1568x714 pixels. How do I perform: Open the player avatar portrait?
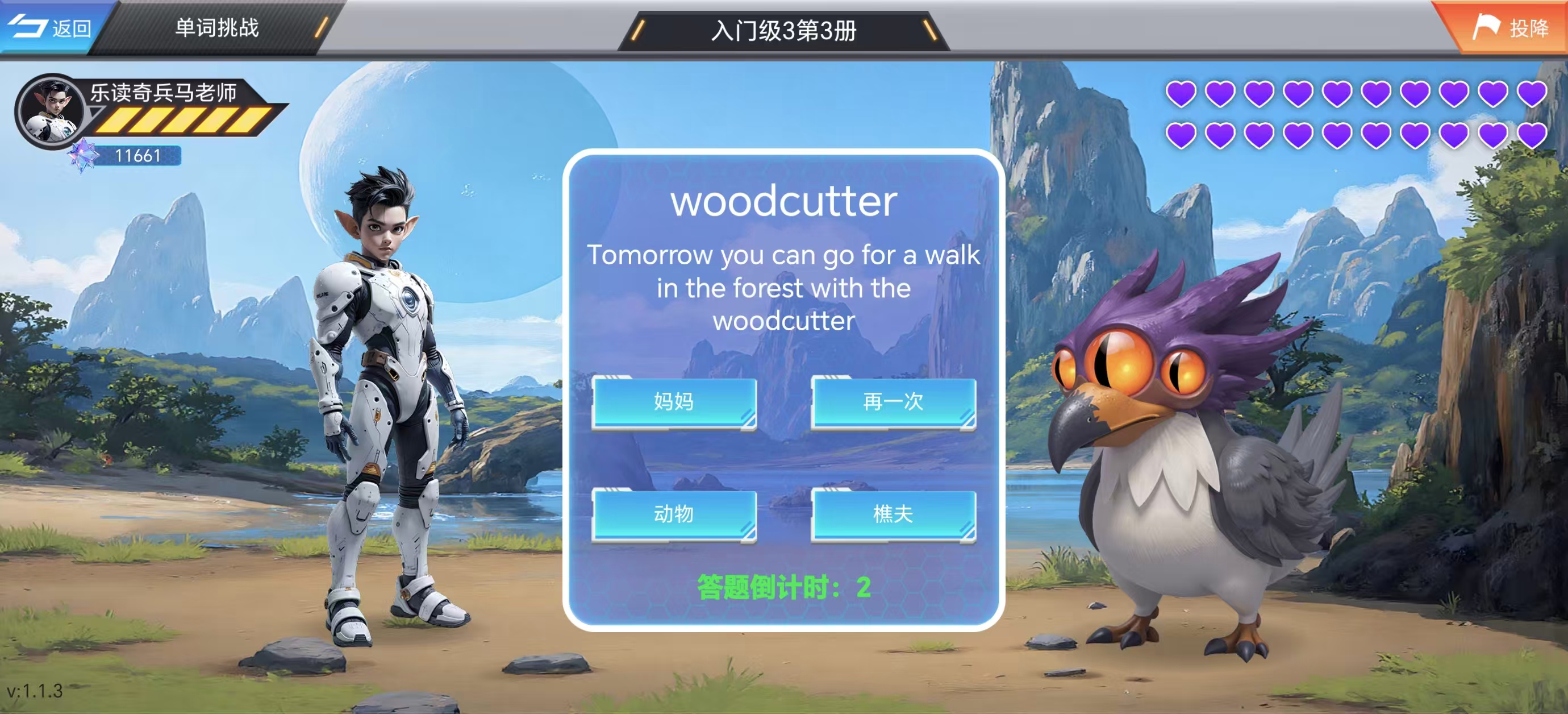(x=52, y=111)
